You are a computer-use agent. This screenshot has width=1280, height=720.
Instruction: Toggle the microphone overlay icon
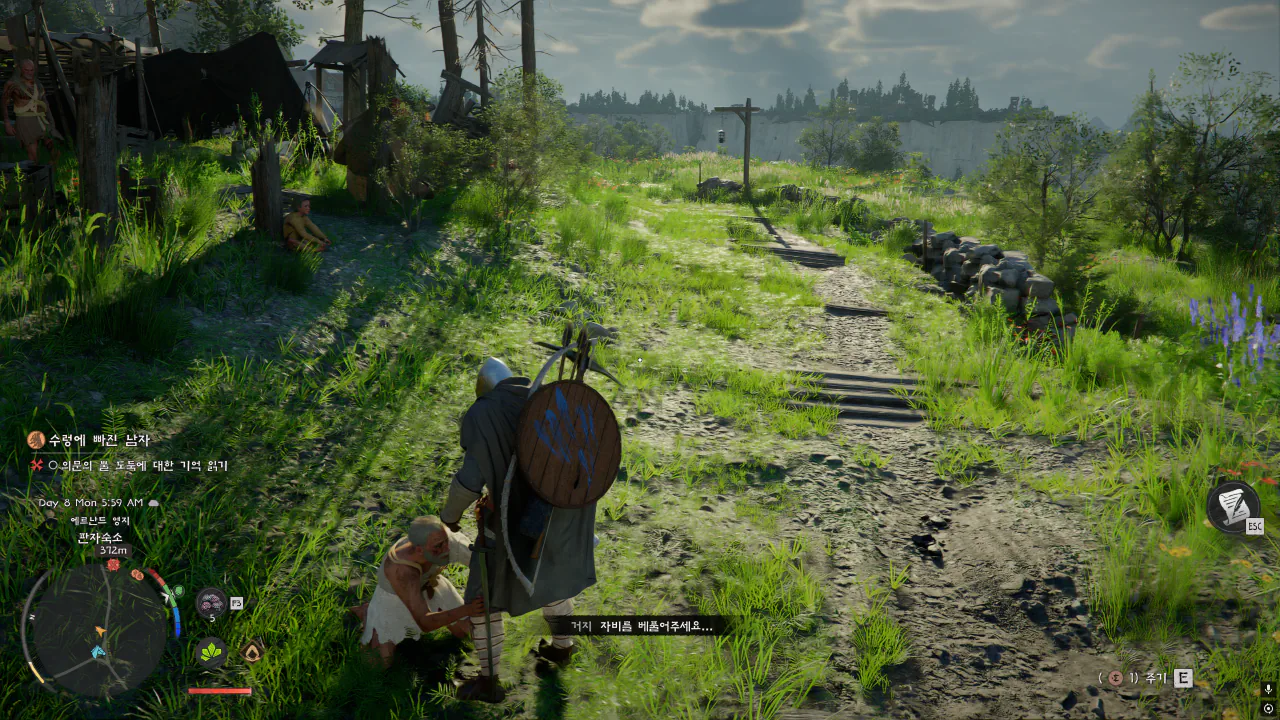tap(1268, 690)
